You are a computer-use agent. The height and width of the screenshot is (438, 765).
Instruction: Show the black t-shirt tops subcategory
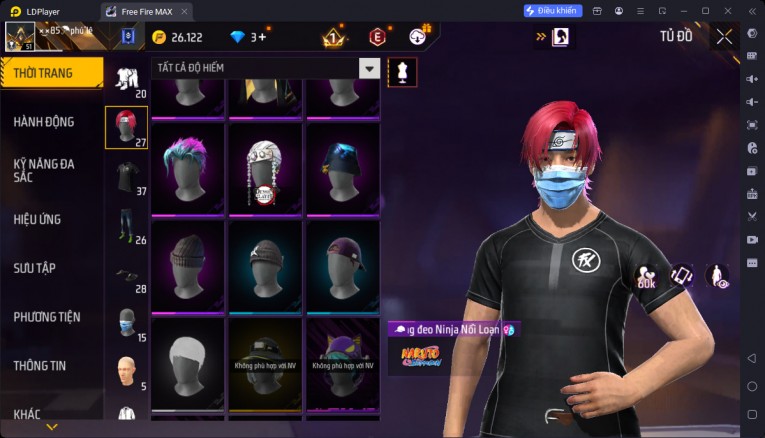(x=126, y=176)
